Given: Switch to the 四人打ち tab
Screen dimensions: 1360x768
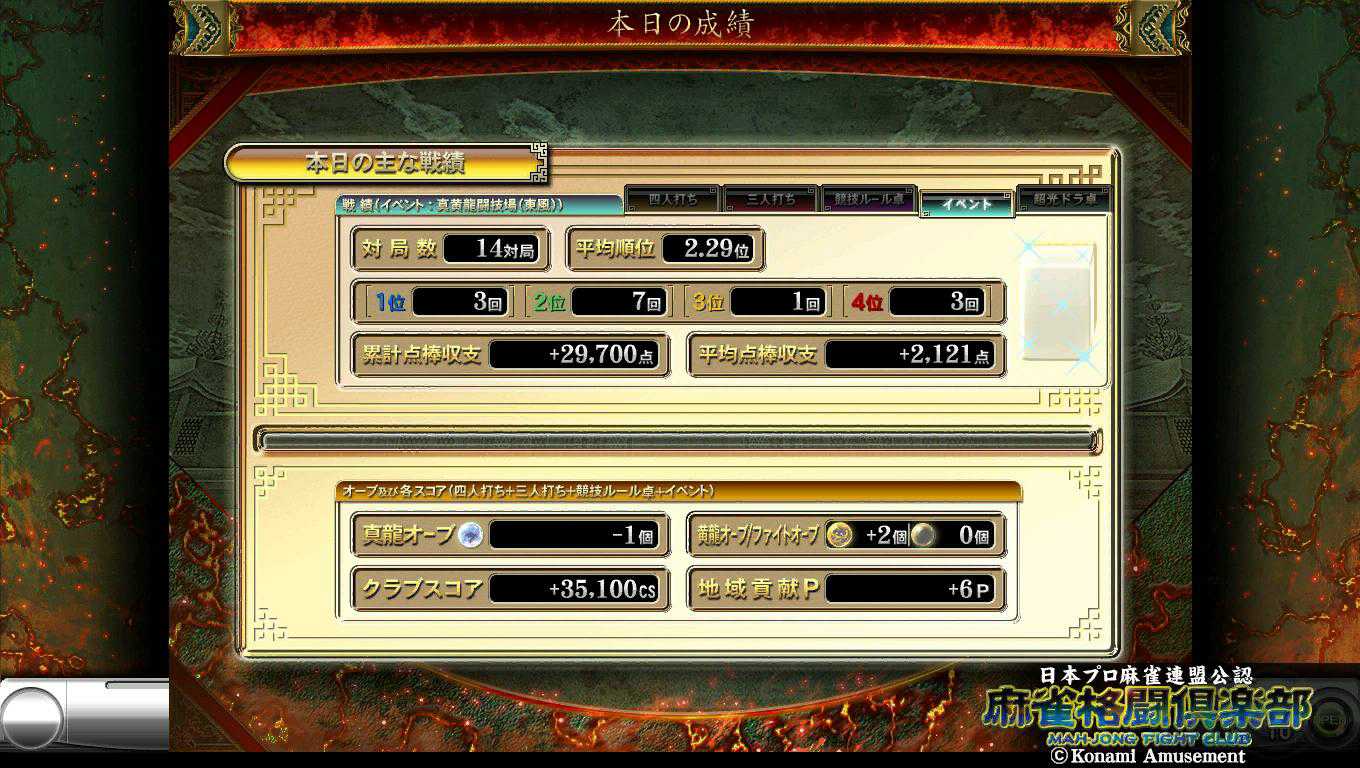Looking at the screenshot, I should (672, 200).
